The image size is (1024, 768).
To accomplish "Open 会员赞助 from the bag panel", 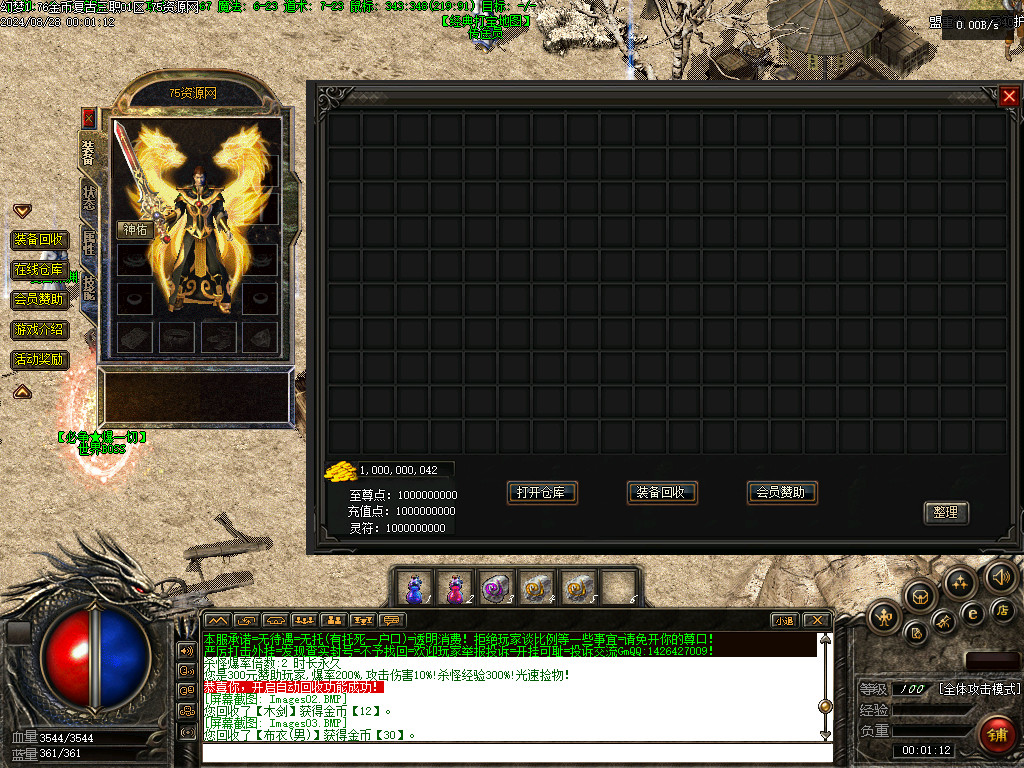I will (782, 492).
